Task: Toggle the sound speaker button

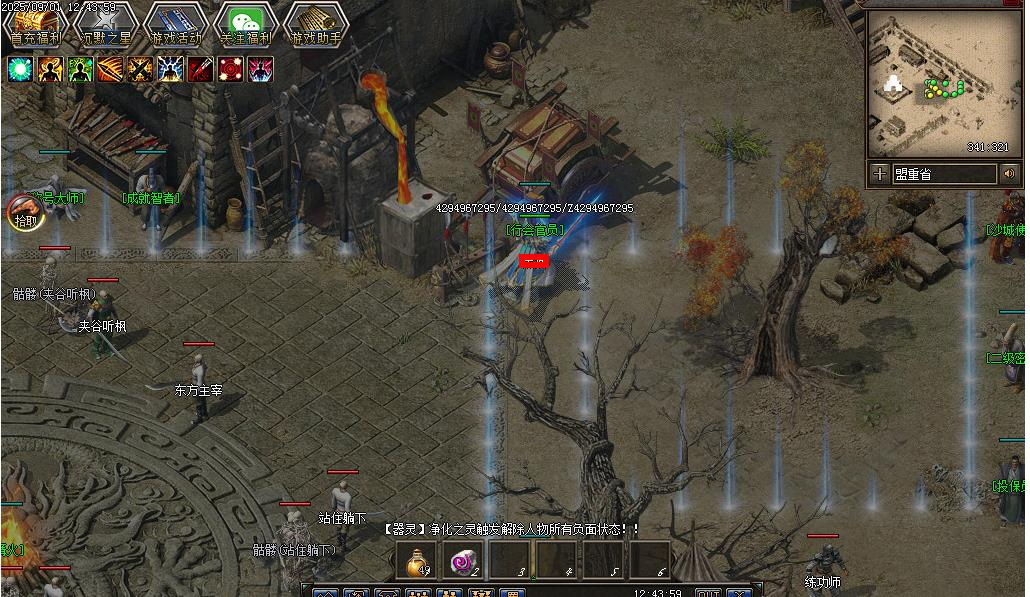Action: point(1009,174)
